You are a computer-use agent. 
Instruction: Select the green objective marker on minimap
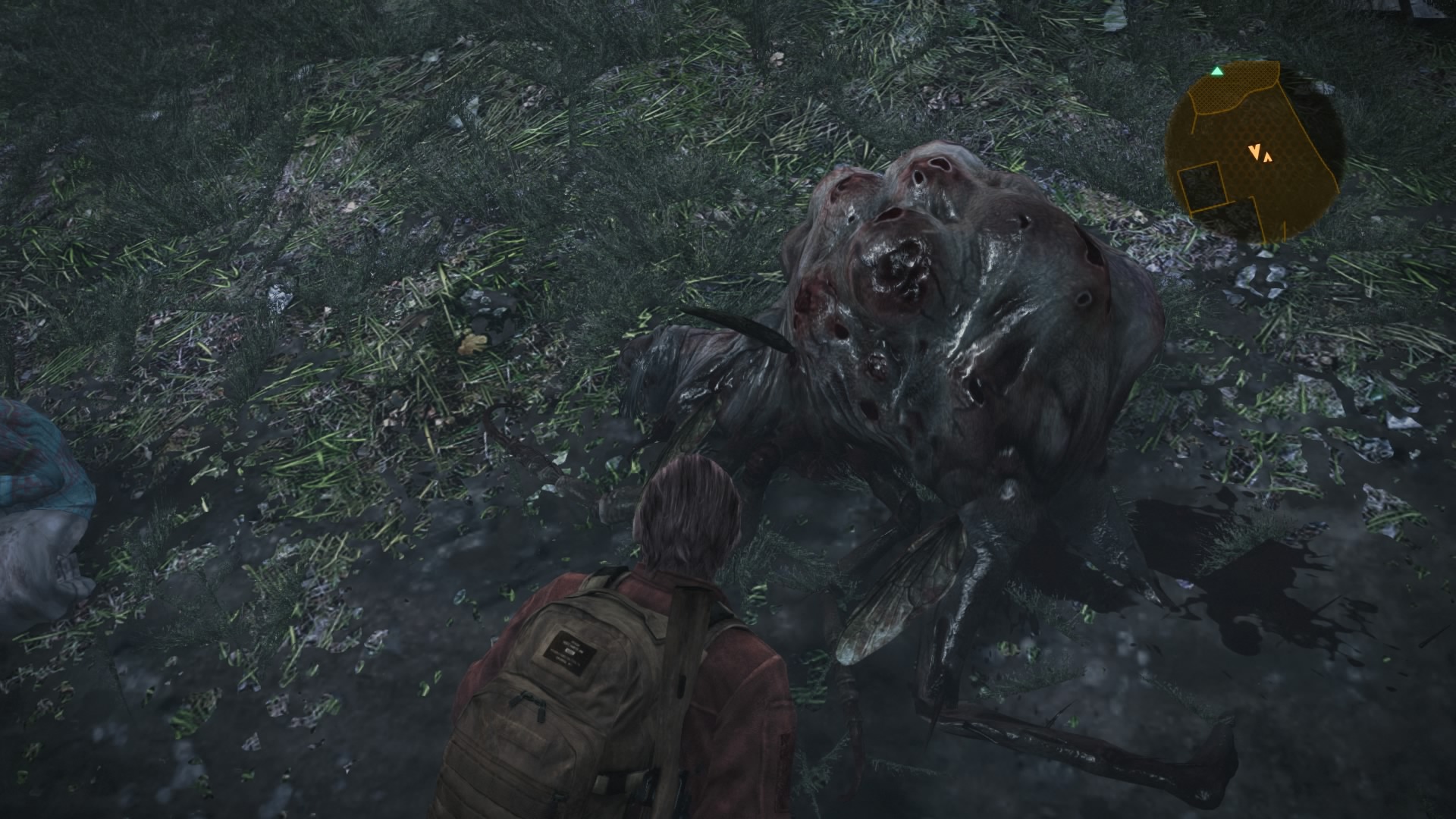[1216, 71]
